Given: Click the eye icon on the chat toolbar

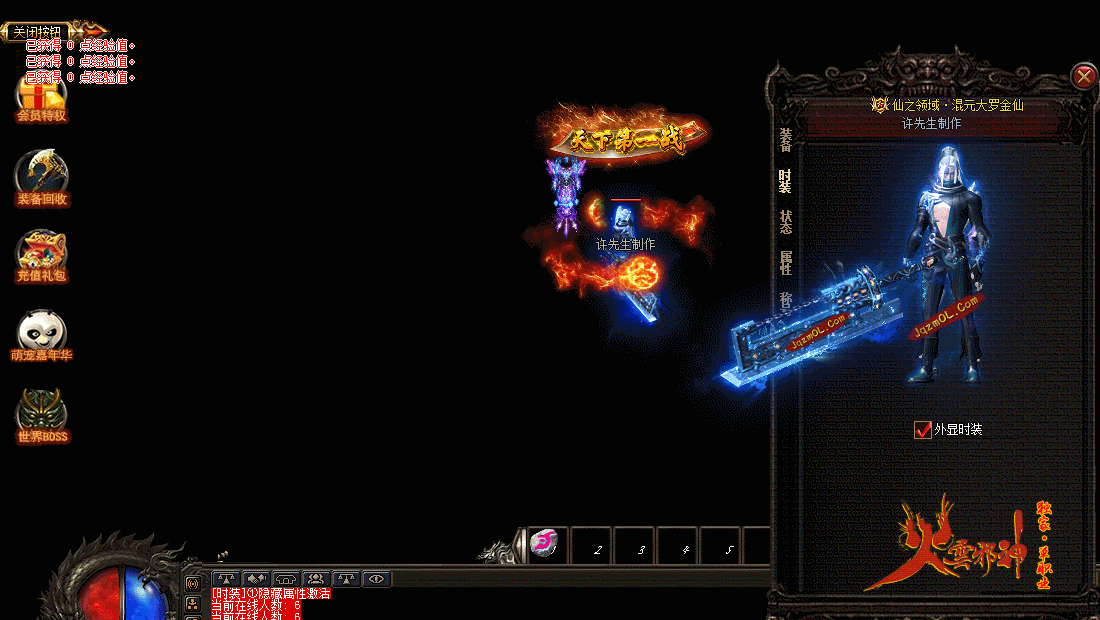Looking at the screenshot, I should point(376,578).
